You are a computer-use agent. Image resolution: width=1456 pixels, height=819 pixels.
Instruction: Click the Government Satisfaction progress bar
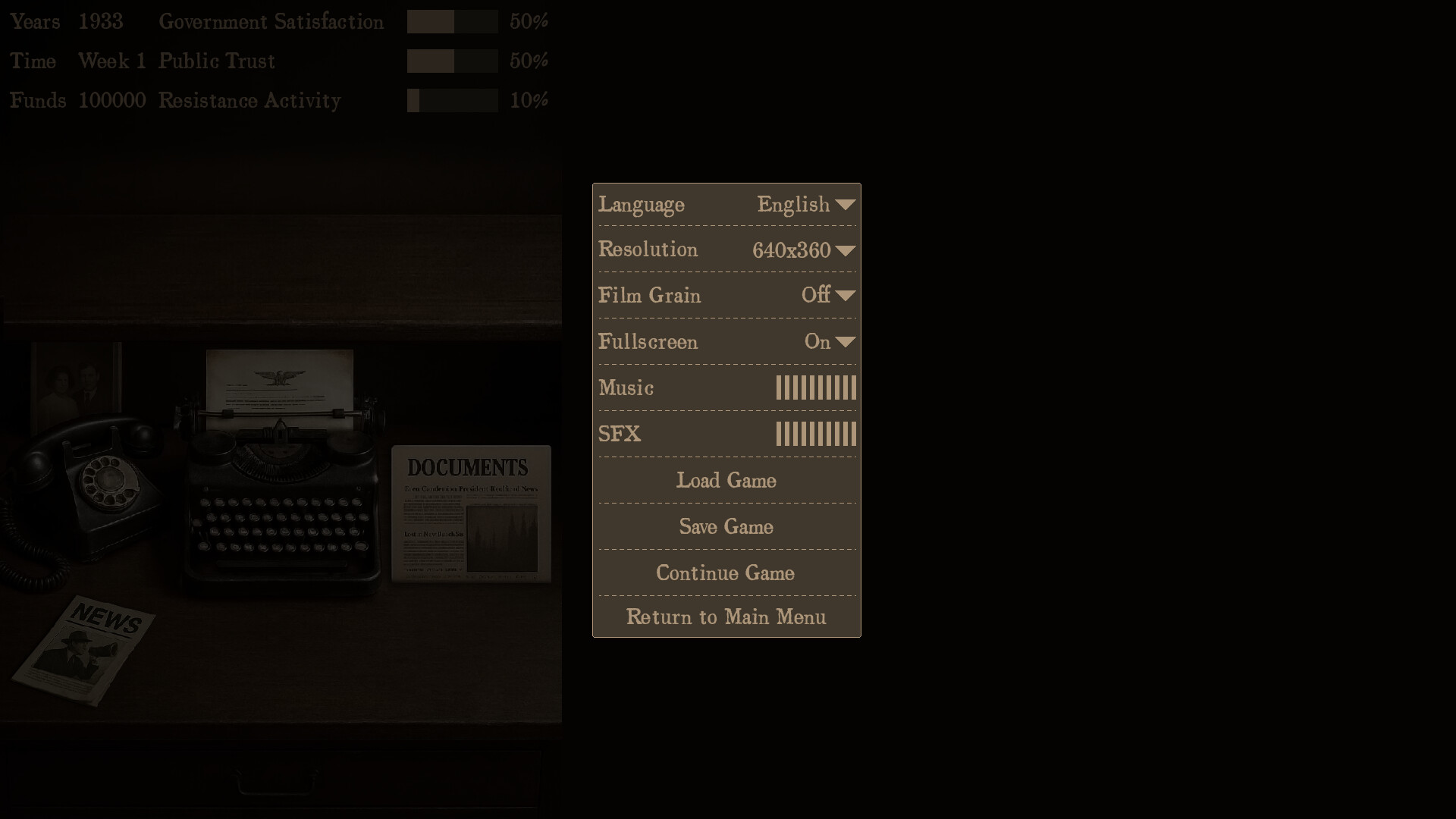[453, 22]
